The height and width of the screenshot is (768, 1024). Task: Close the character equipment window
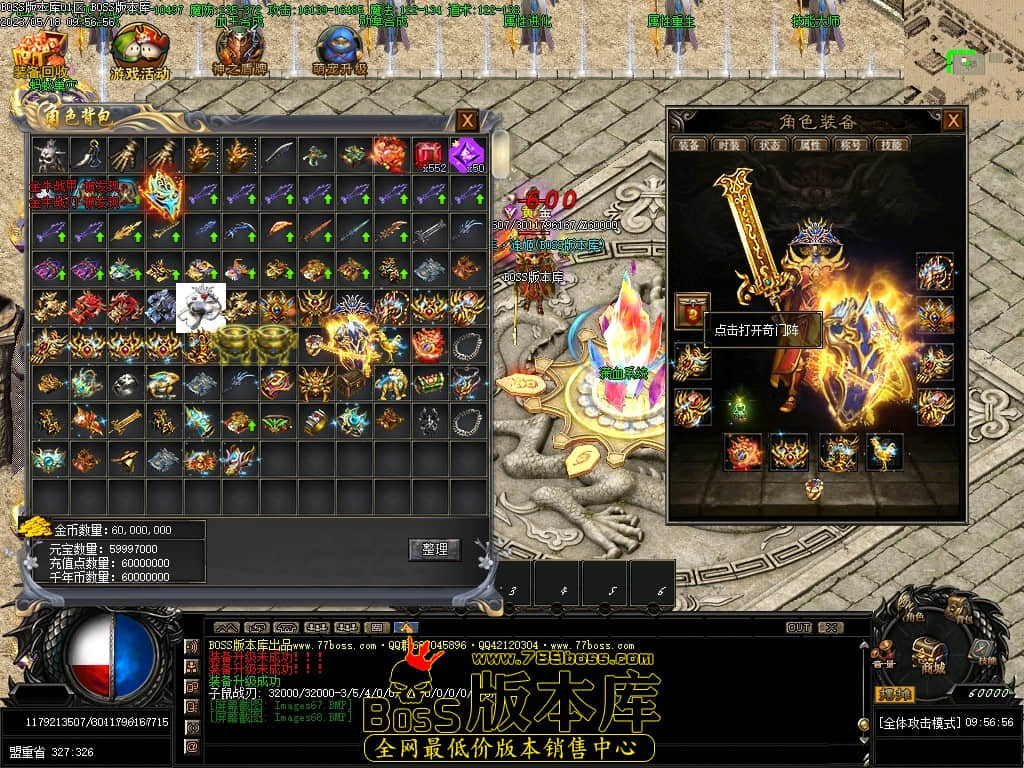(x=953, y=121)
